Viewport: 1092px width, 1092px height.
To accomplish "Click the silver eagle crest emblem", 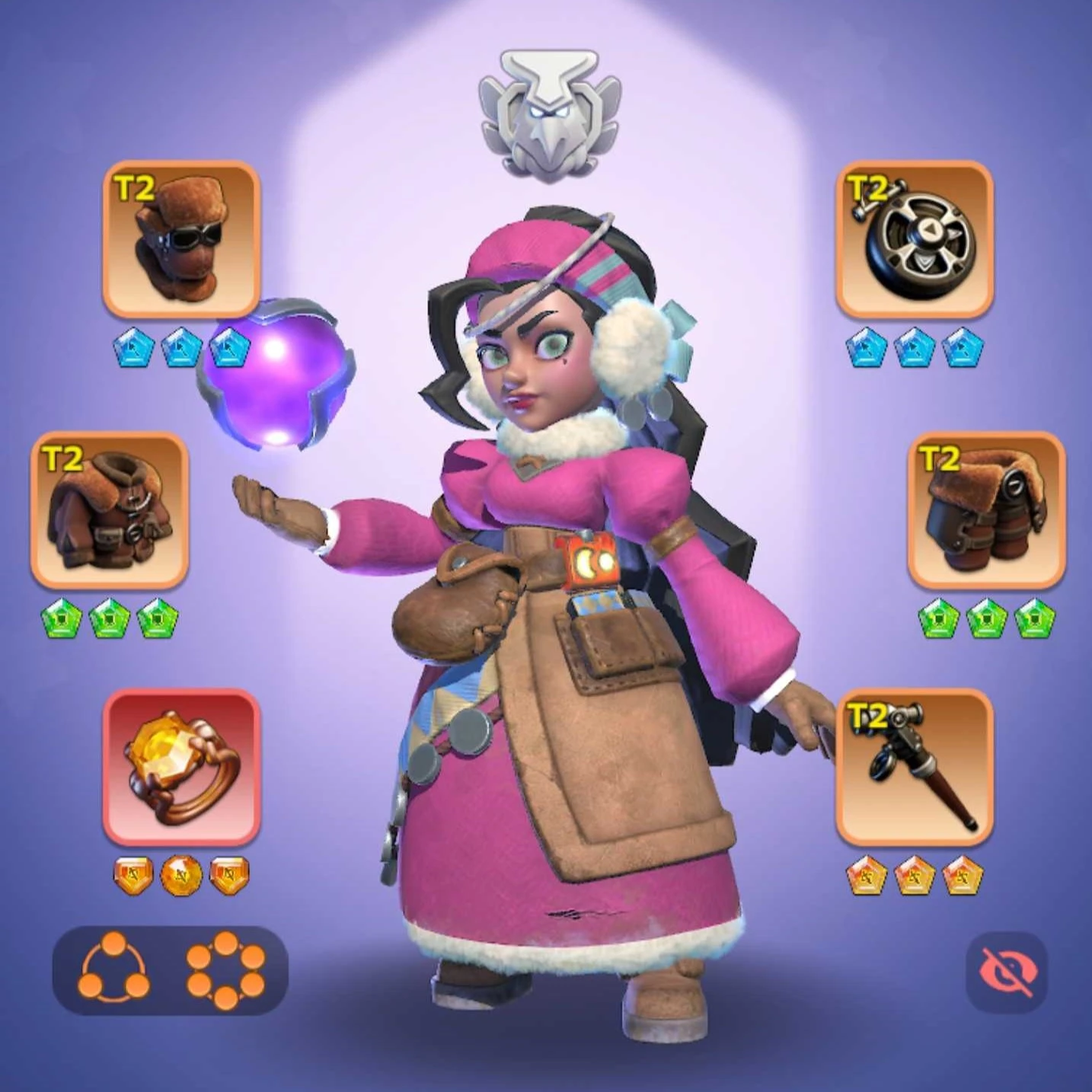I will pos(549,116).
